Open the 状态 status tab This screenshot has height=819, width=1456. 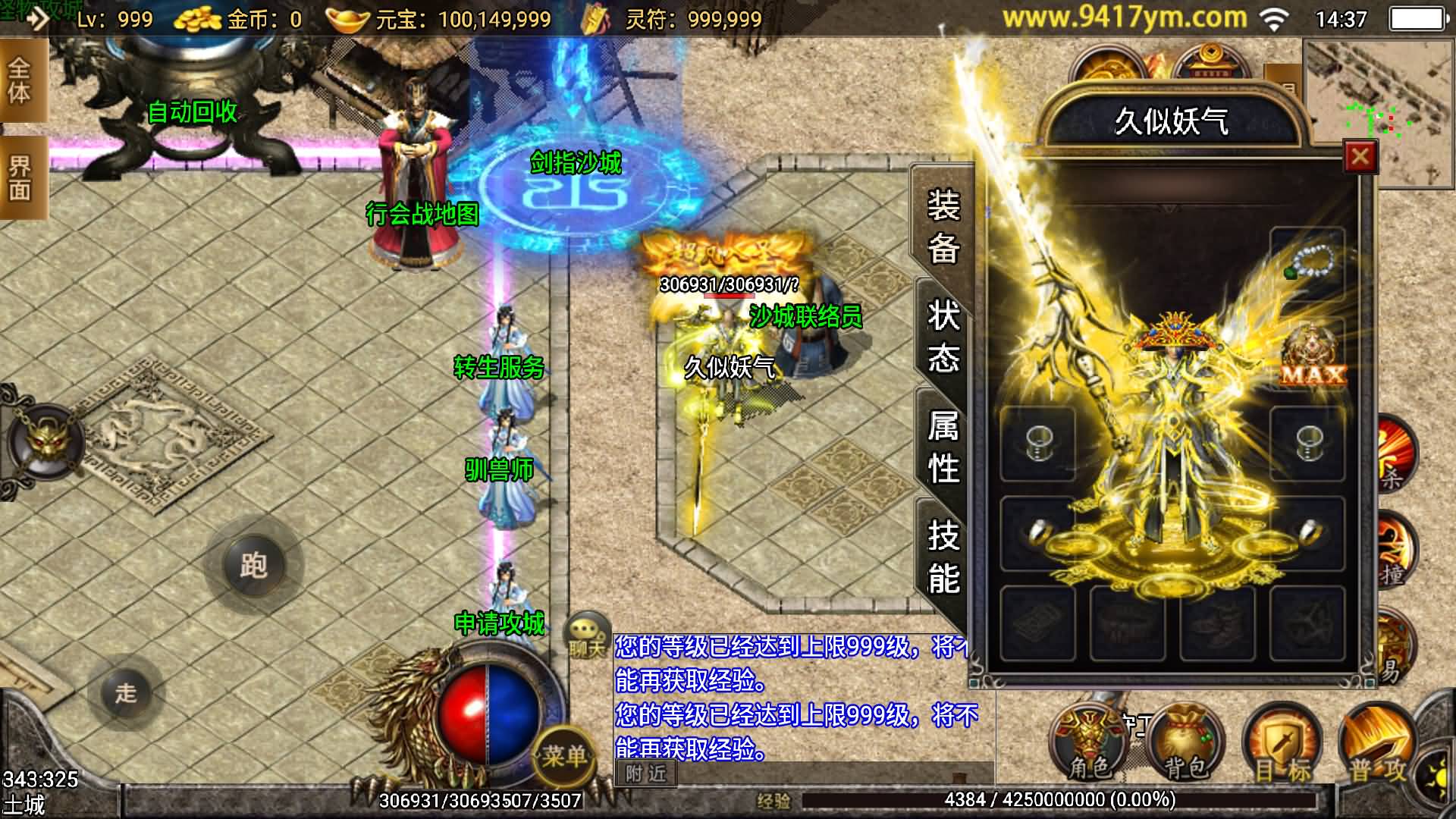point(943,336)
